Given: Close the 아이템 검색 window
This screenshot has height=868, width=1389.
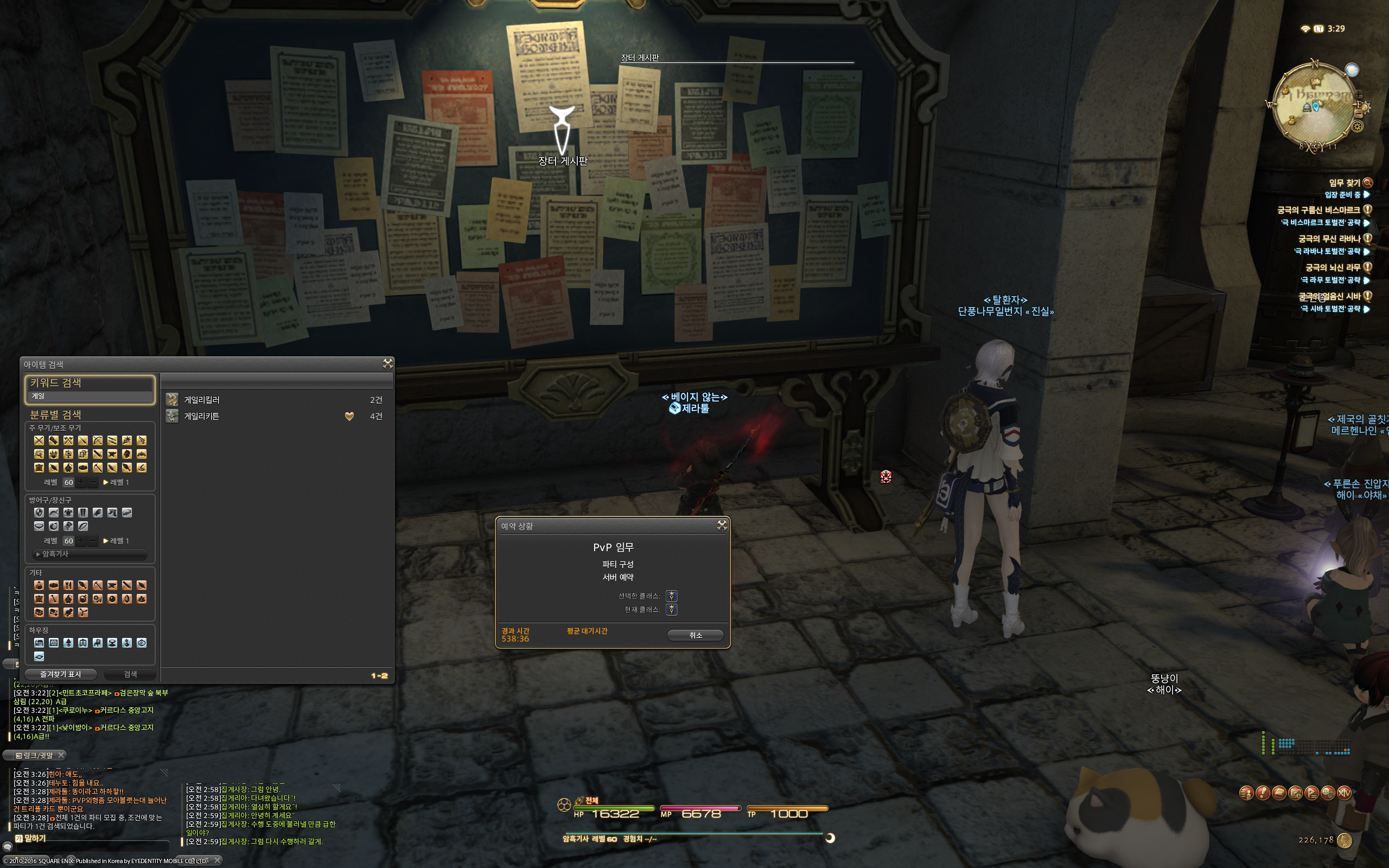Looking at the screenshot, I should 388,363.
